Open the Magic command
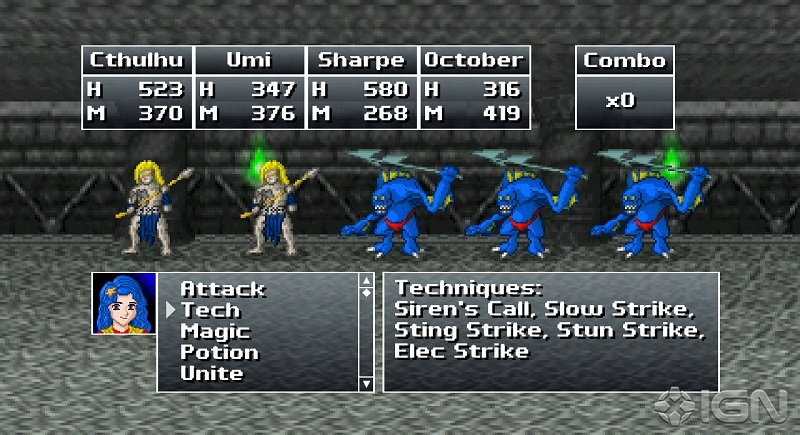800x435 pixels. pyautogui.click(x=215, y=331)
